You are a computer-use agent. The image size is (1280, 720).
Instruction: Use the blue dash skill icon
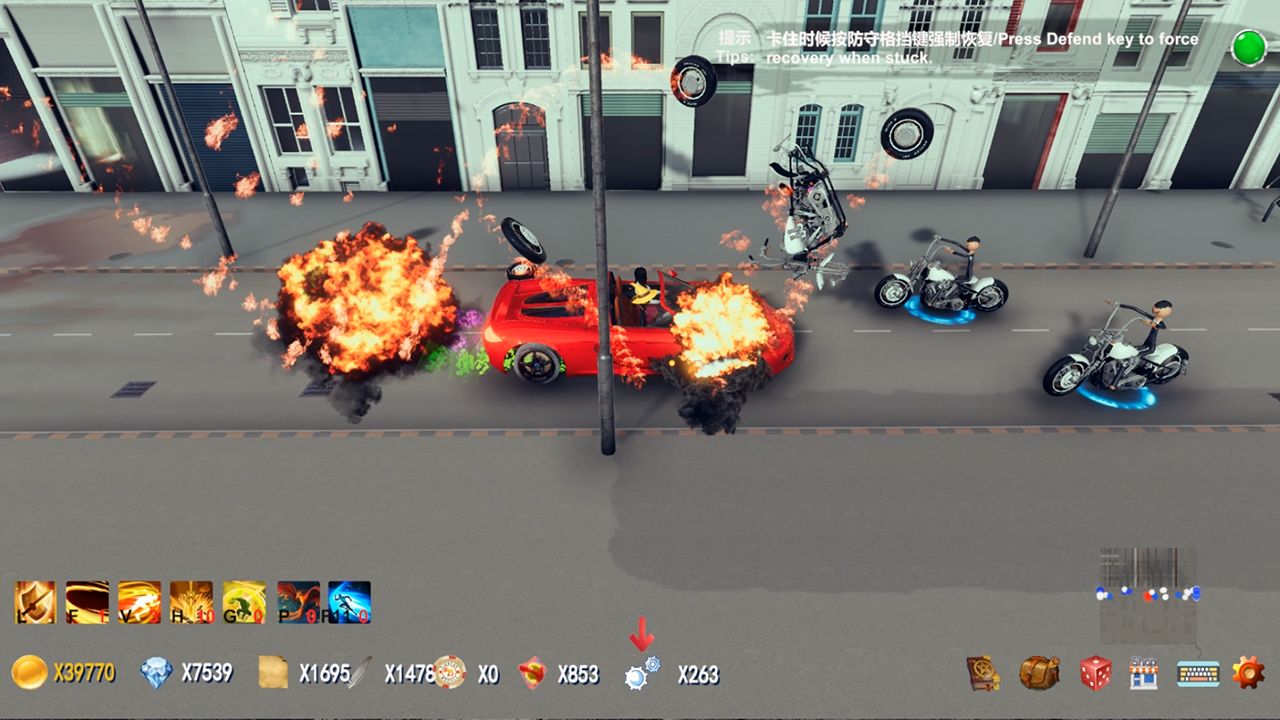click(350, 602)
